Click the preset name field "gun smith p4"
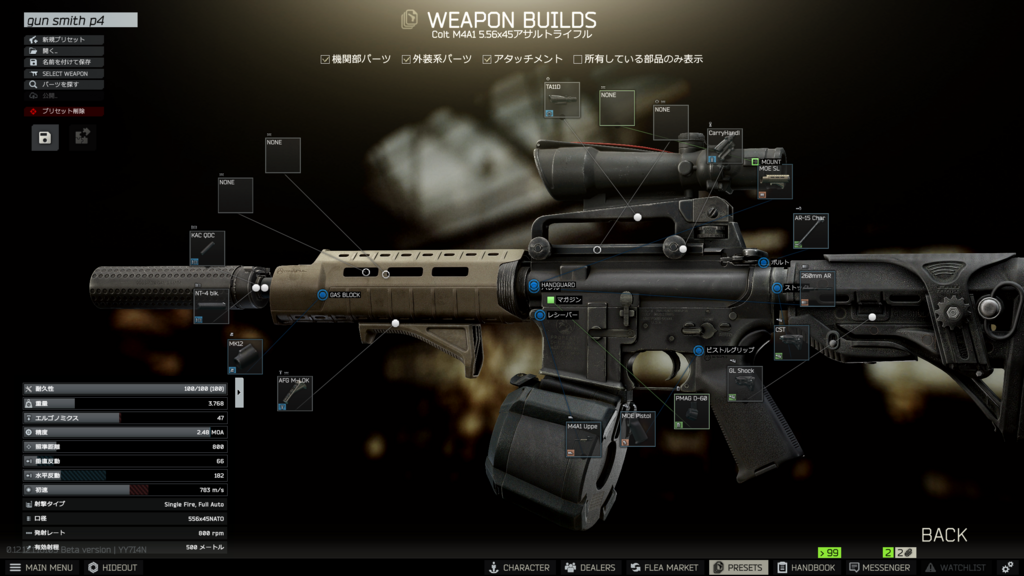This screenshot has height=576, width=1024. click(80, 20)
